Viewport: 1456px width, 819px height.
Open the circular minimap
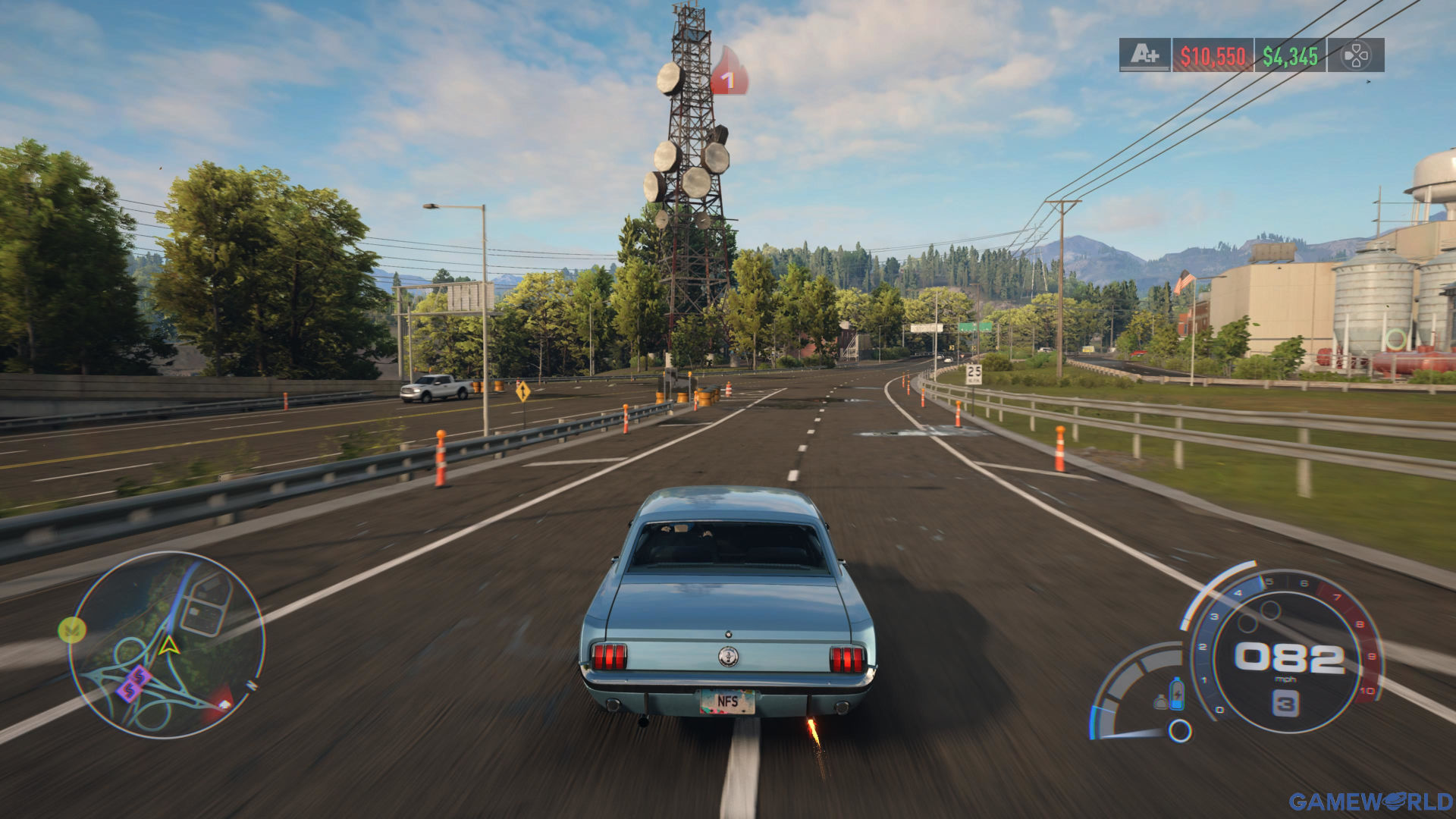[167, 645]
